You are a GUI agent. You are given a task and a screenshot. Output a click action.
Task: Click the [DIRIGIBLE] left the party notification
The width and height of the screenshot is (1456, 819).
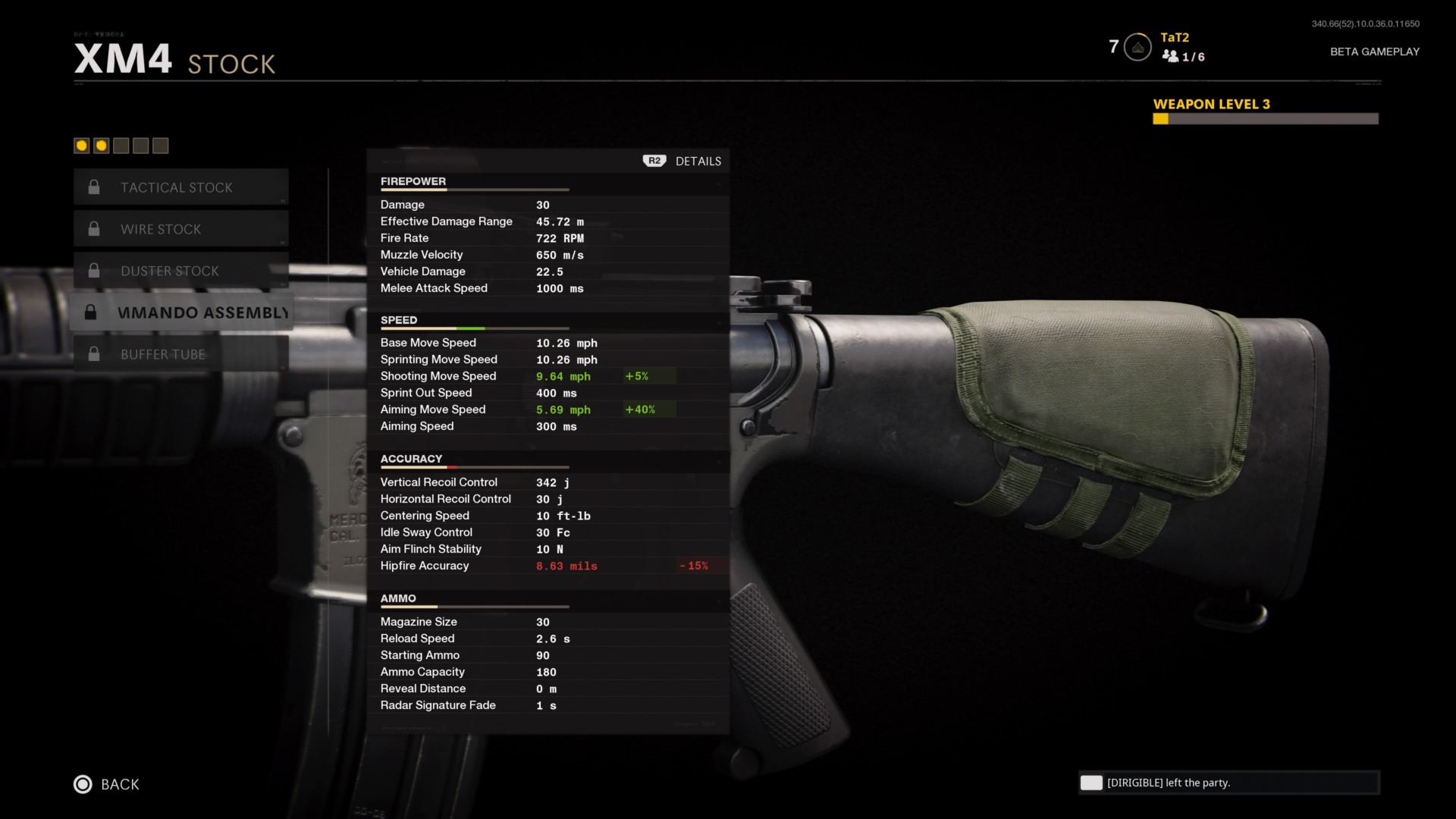pyautogui.click(x=1228, y=783)
